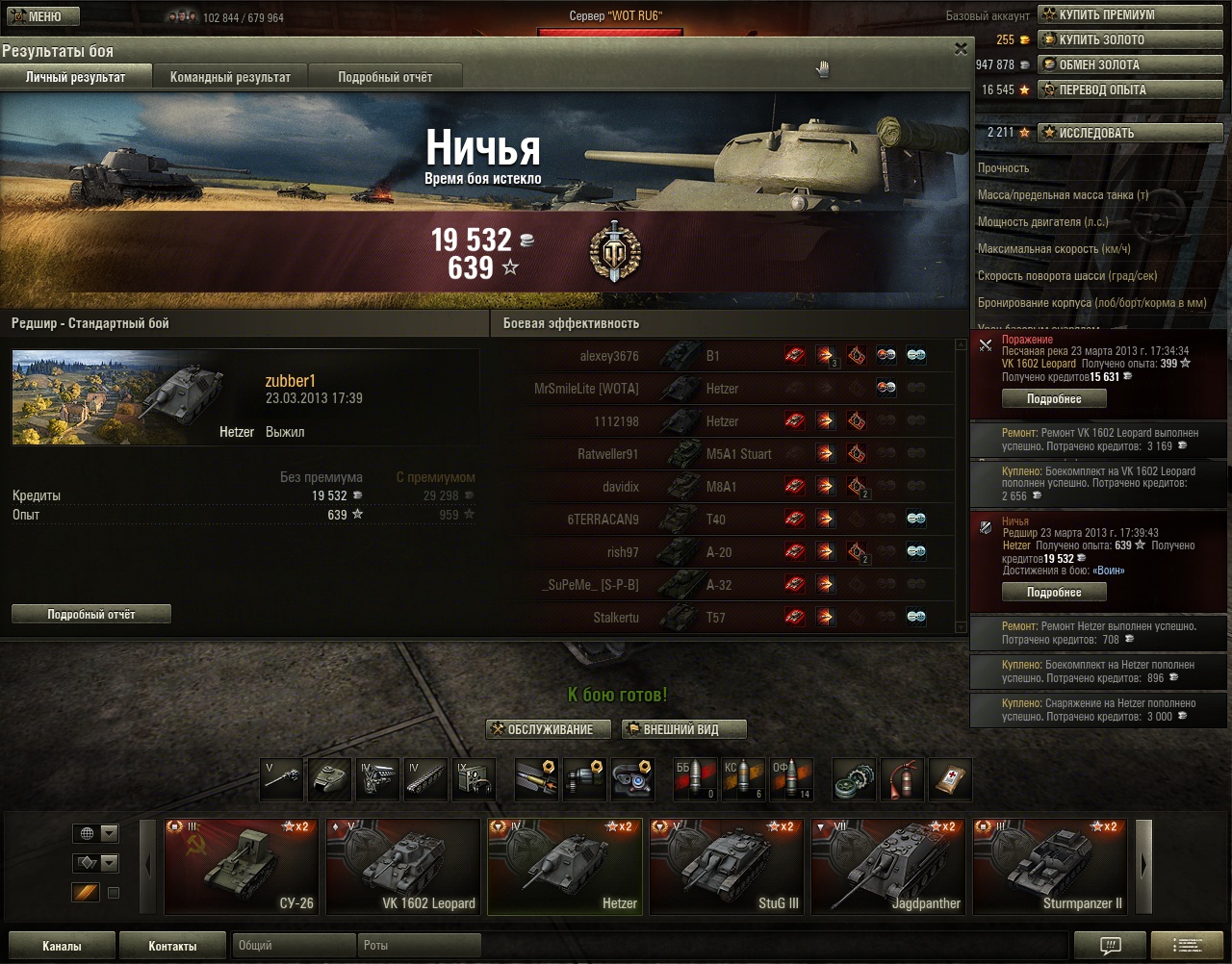Viewport: 1232px width, 964px height.
Task: Click Купить золото button
Action: (x=1128, y=40)
